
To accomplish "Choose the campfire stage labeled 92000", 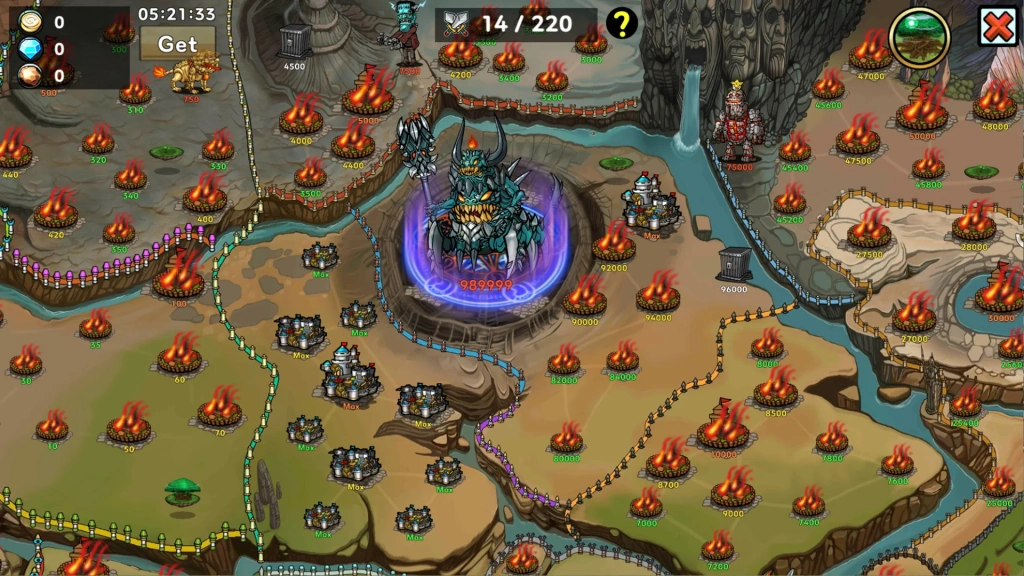I will tap(613, 245).
